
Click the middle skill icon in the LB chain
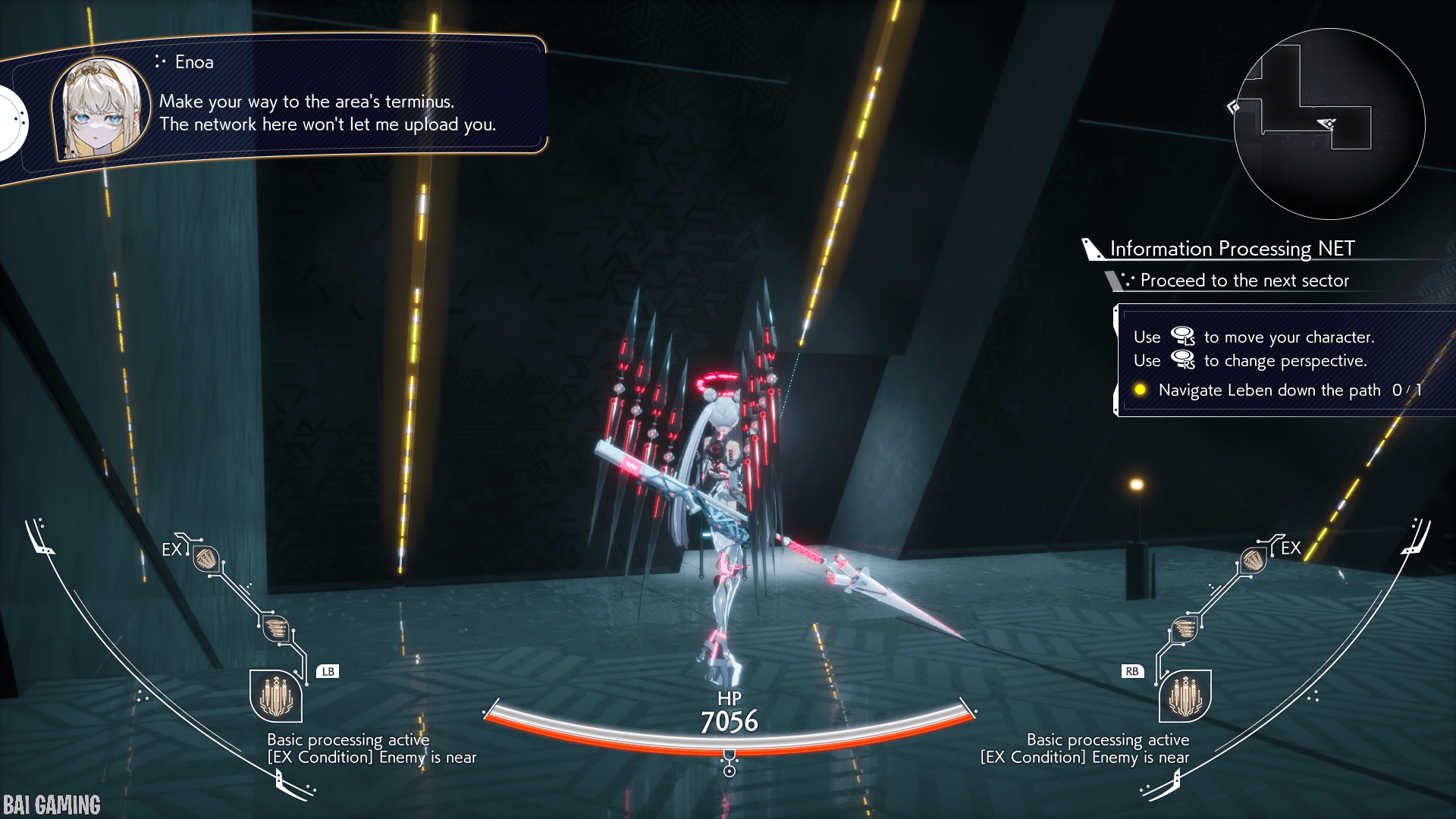(276, 628)
